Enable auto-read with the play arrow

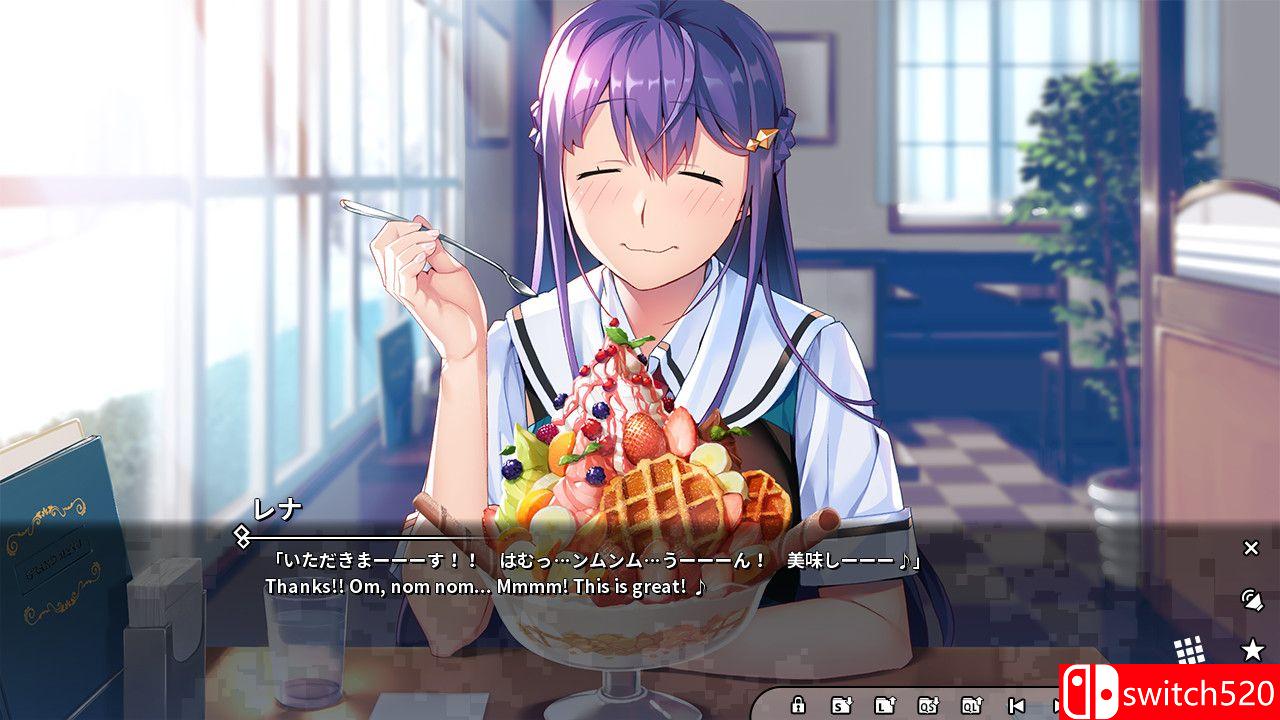[1057, 705]
